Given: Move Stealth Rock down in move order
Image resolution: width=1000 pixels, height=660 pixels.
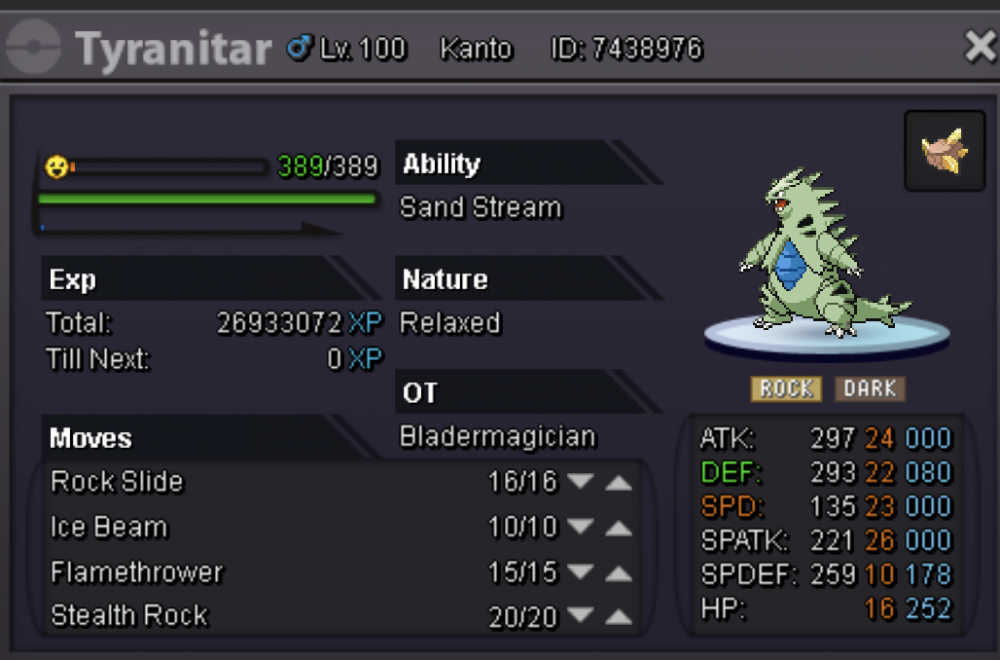Looking at the screenshot, I should pyautogui.click(x=580, y=617).
